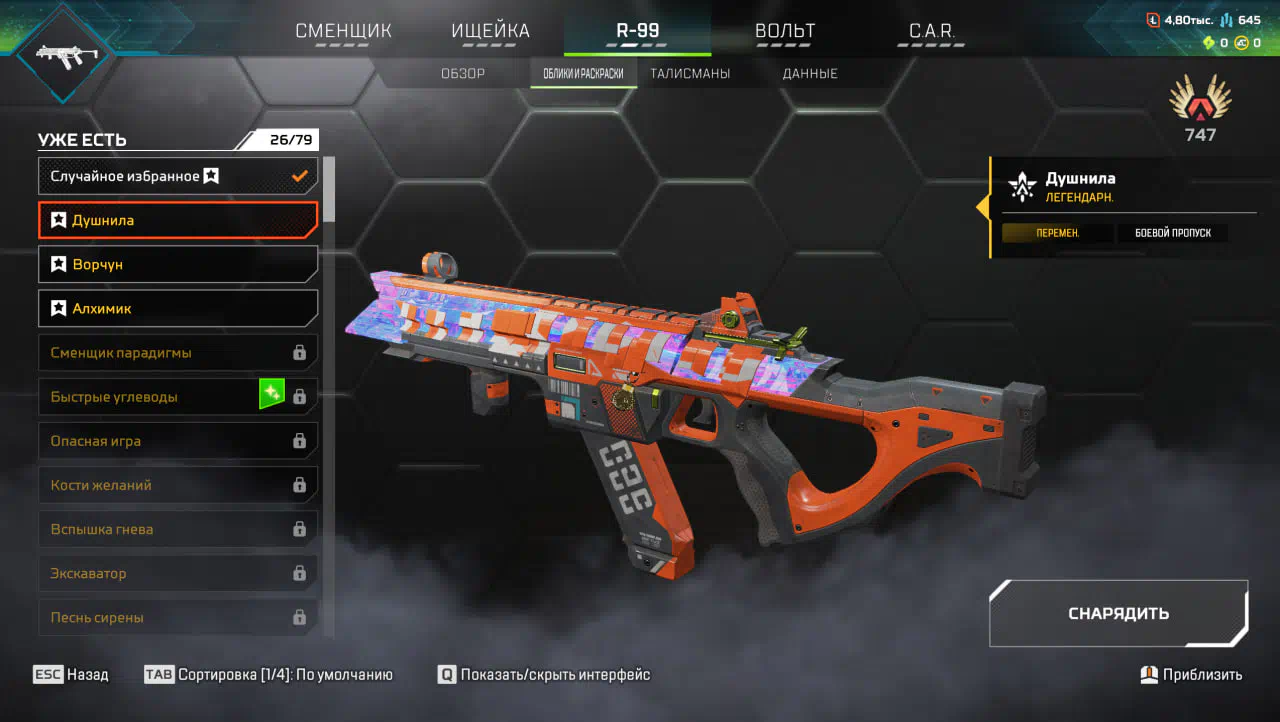Select the locked Песнь сирены skin

(x=178, y=617)
